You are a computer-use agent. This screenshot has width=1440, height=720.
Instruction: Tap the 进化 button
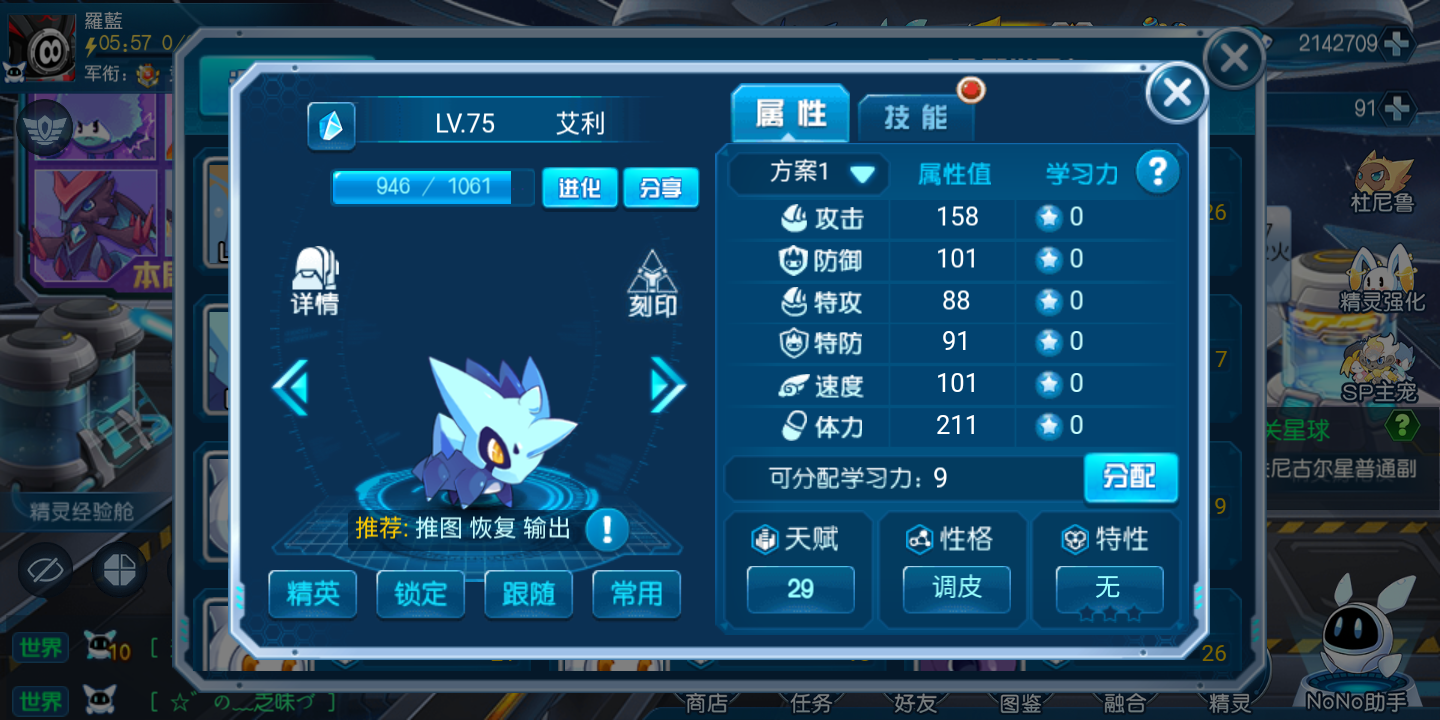click(579, 188)
